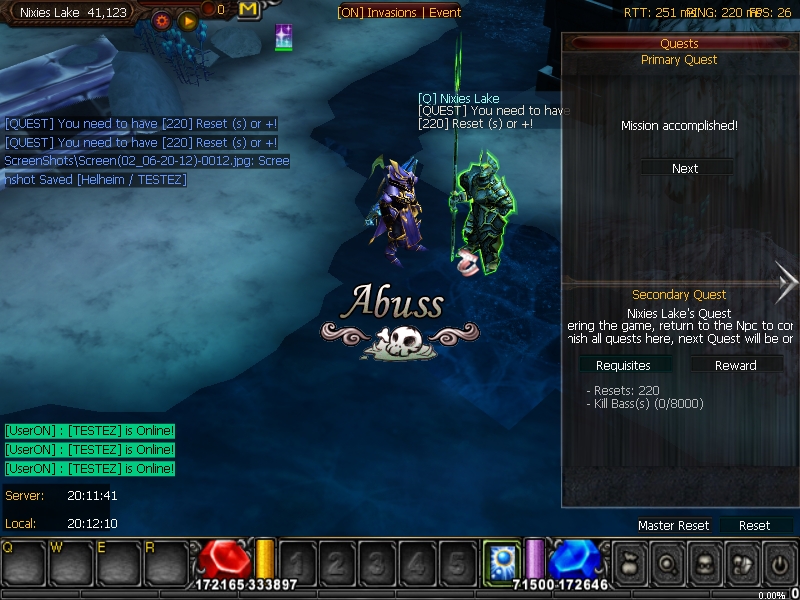Screen dimensions: 800x600
Task: Open the character helmet icon
Action: click(704, 563)
